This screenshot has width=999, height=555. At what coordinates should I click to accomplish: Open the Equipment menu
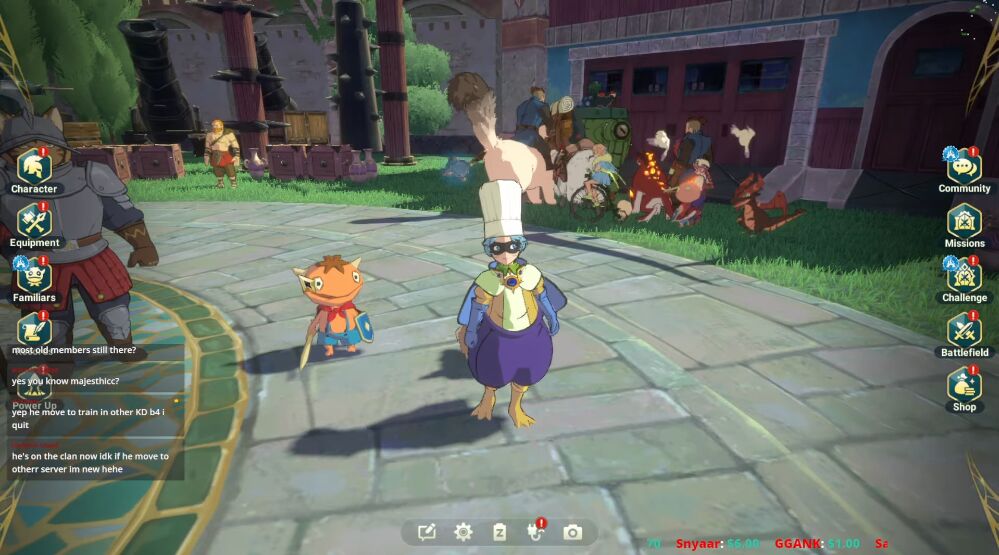tap(34, 221)
